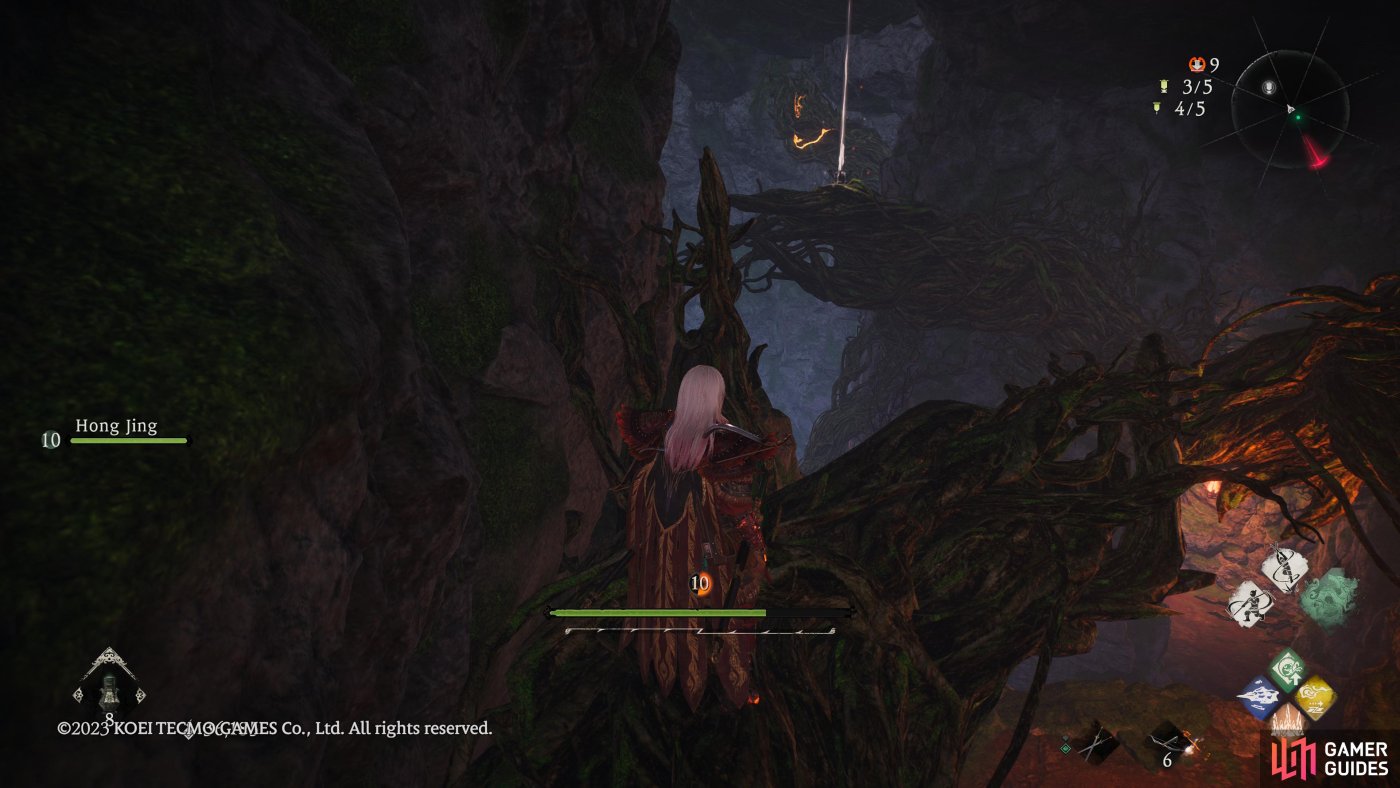Click the Gamer Guides watermark logo
This screenshot has height=788, width=1400.
point(1329,758)
